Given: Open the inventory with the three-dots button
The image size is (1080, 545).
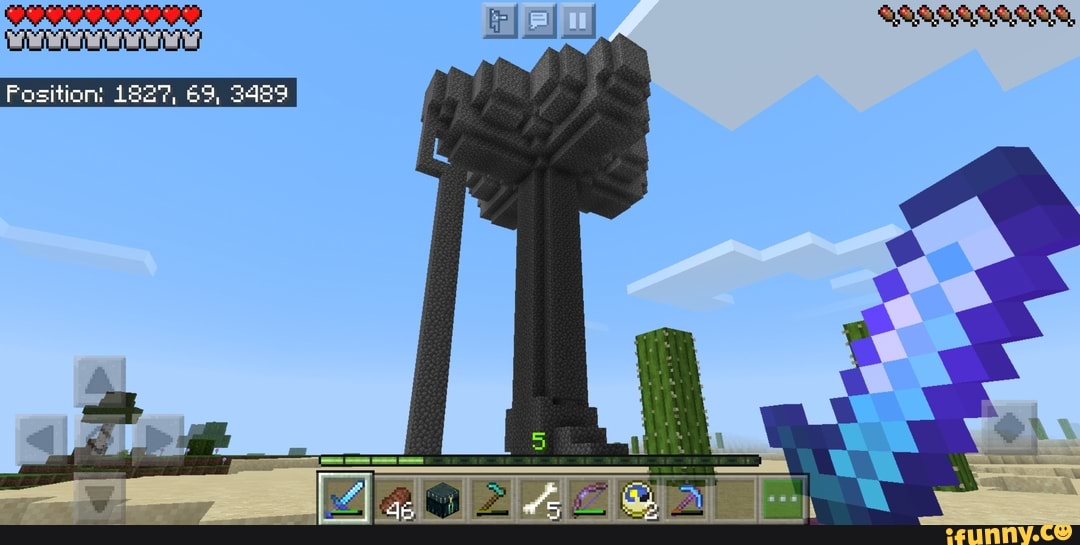Looking at the screenshot, I should [782, 497].
